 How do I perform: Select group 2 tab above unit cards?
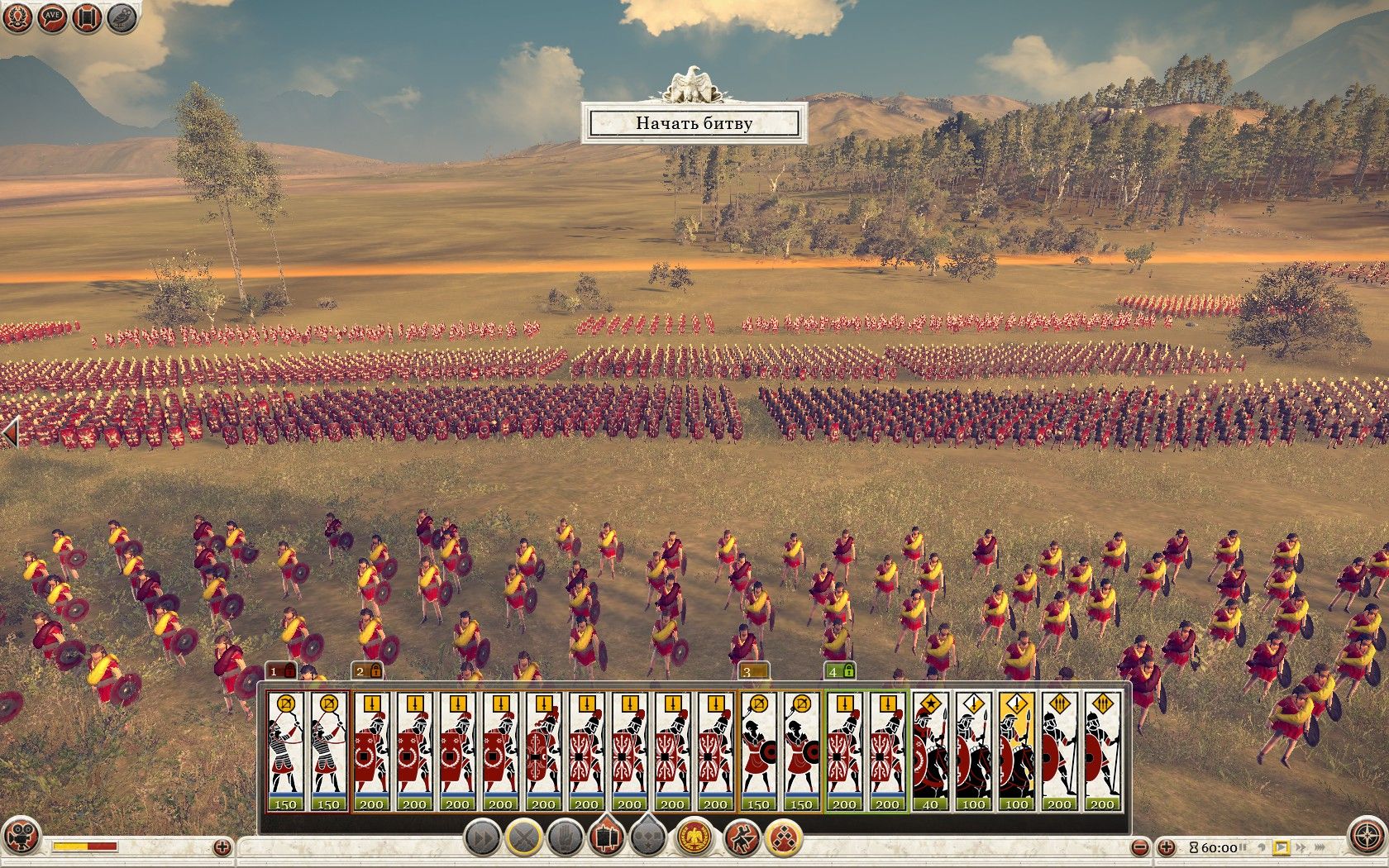click(367, 671)
